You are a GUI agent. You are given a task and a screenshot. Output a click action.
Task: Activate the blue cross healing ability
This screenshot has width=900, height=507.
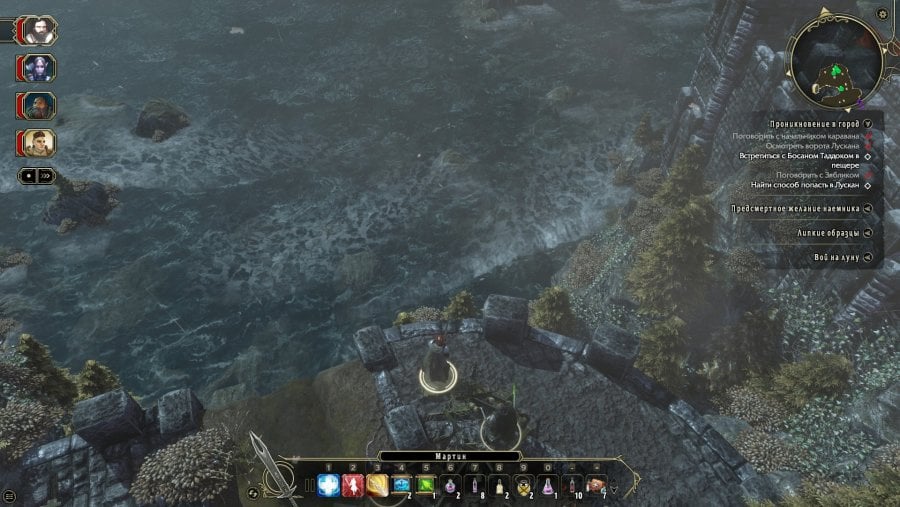point(329,486)
